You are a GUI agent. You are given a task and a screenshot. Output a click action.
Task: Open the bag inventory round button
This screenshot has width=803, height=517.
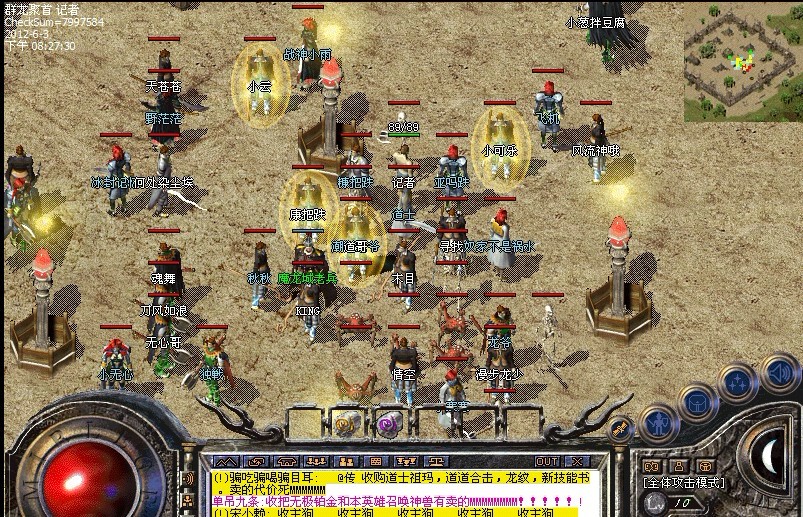[696, 402]
